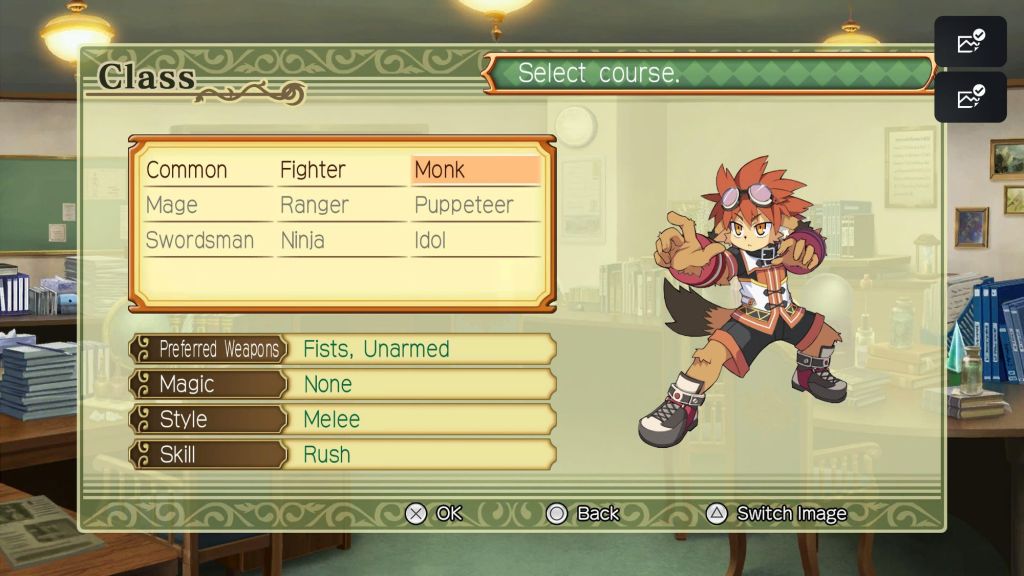Choose the Swordsman course
Image resolution: width=1024 pixels, height=576 pixels.
click(200, 241)
